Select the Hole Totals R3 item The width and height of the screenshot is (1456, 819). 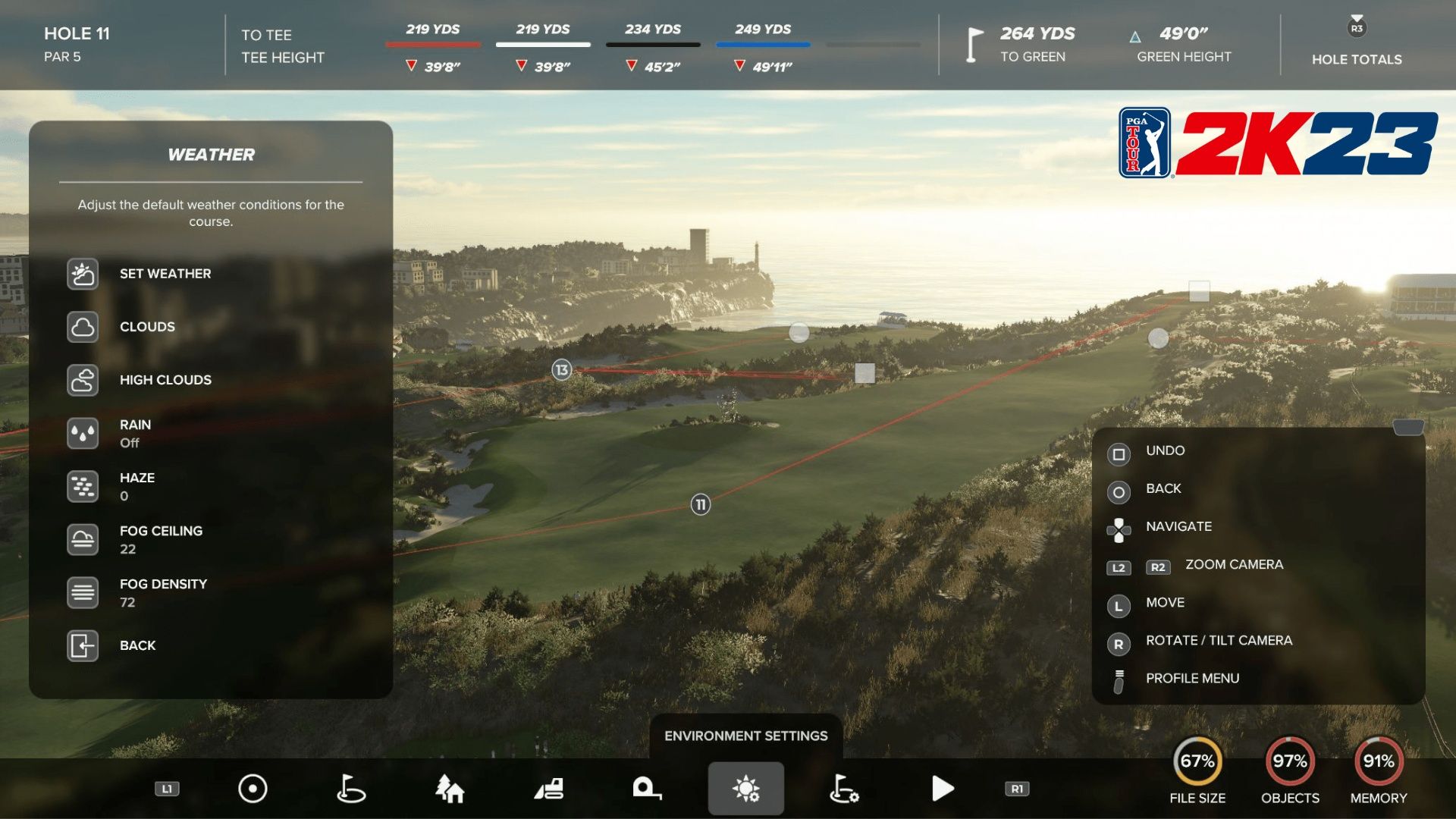1357,42
